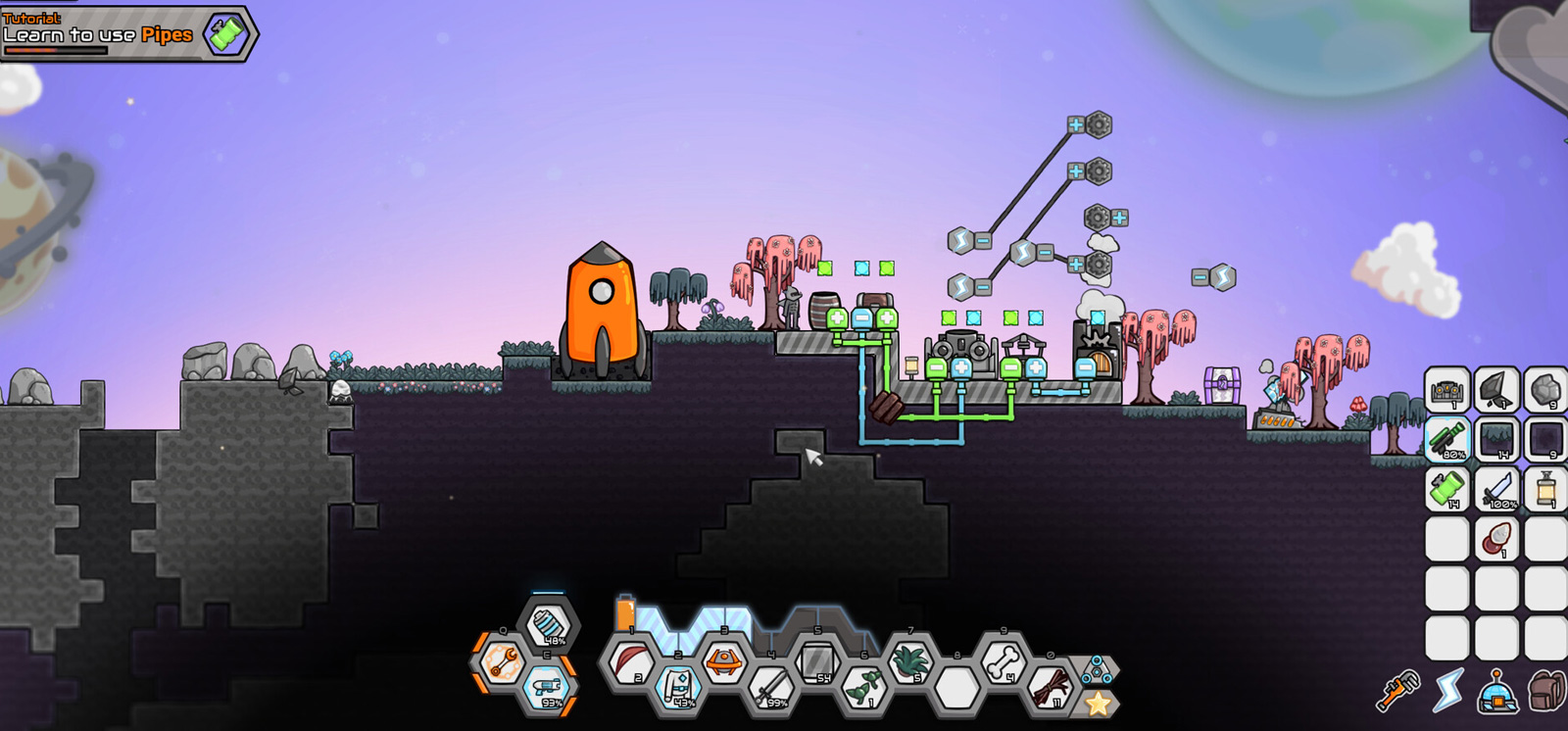The image size is (1568, 731).
Task: Select the orange drone hotbar slot
Action: [x=724, y=661]
